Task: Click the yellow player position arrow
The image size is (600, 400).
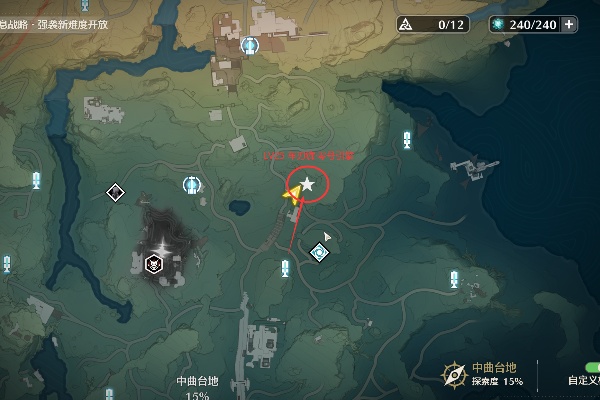Action: tap(294, 194)
